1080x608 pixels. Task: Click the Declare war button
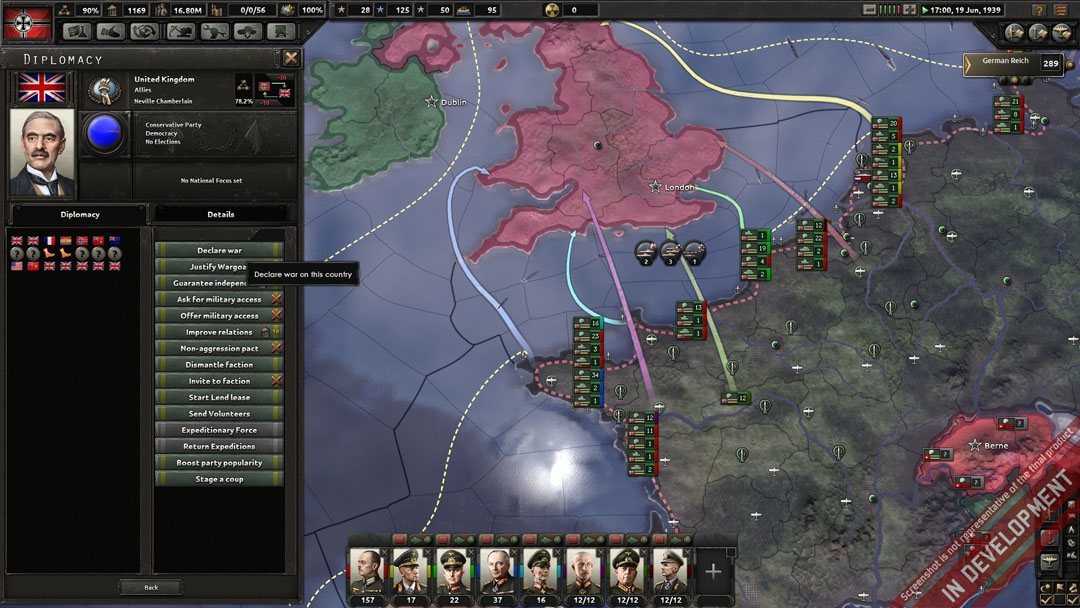click(x=219, y=250)
